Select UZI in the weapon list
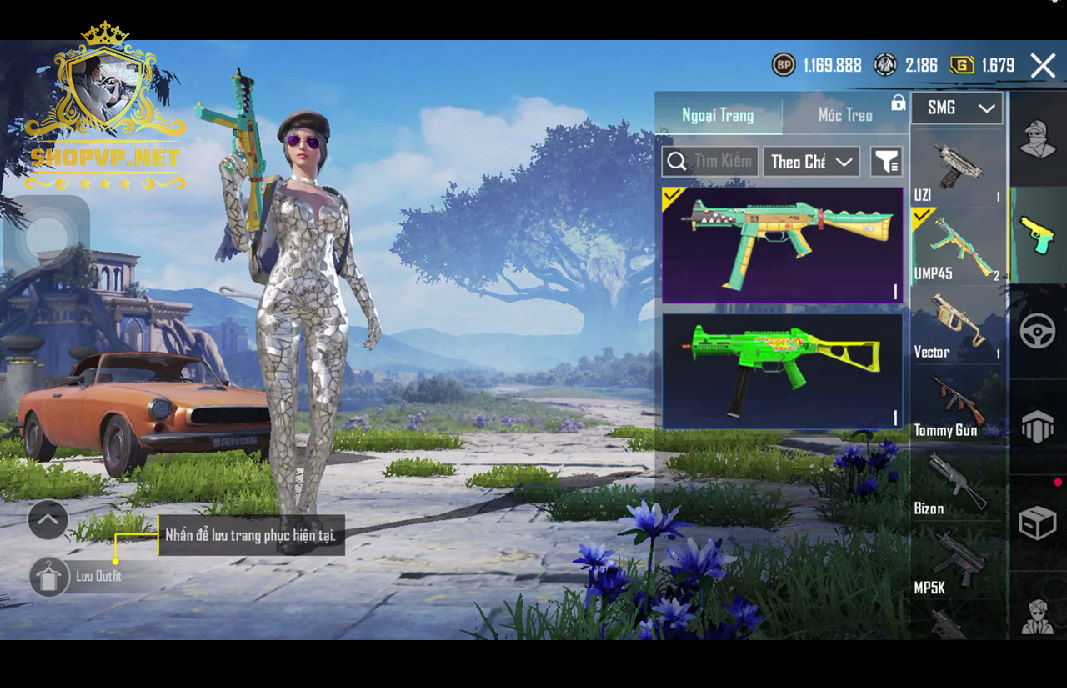Screen dimensions: 1067x688 (957, 168)
